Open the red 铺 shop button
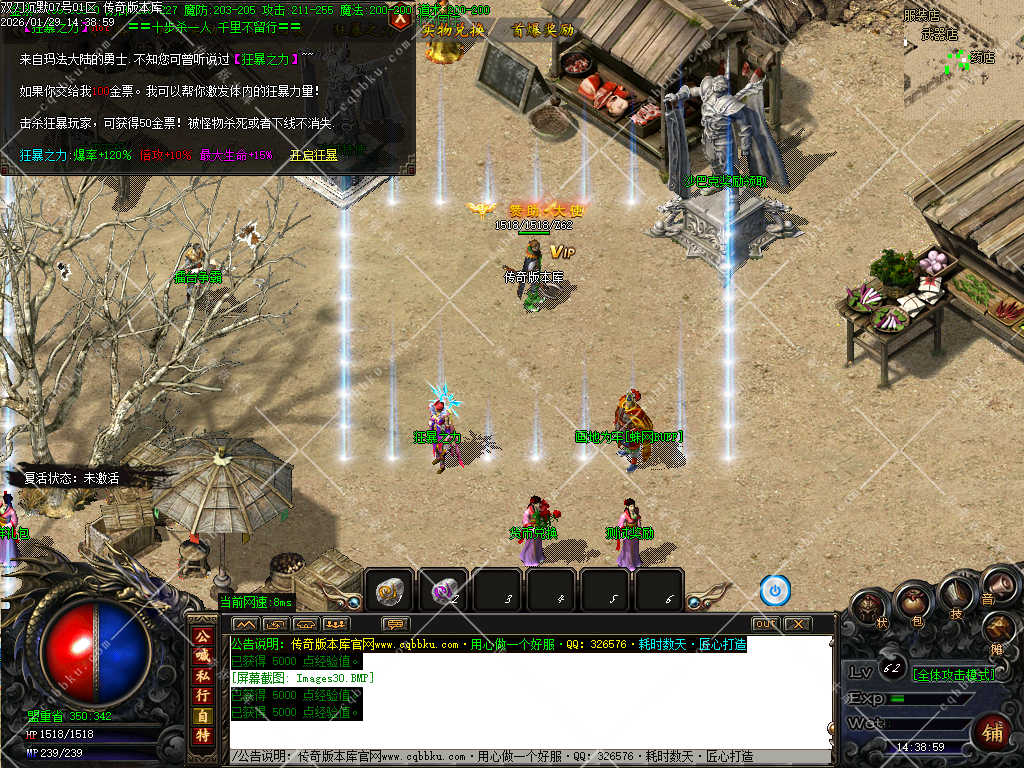 992,731
